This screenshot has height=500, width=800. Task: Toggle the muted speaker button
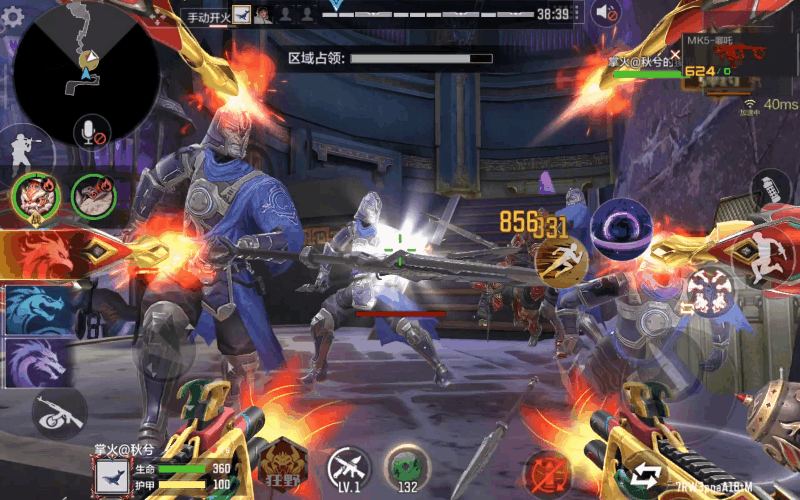tap(606, 13)
